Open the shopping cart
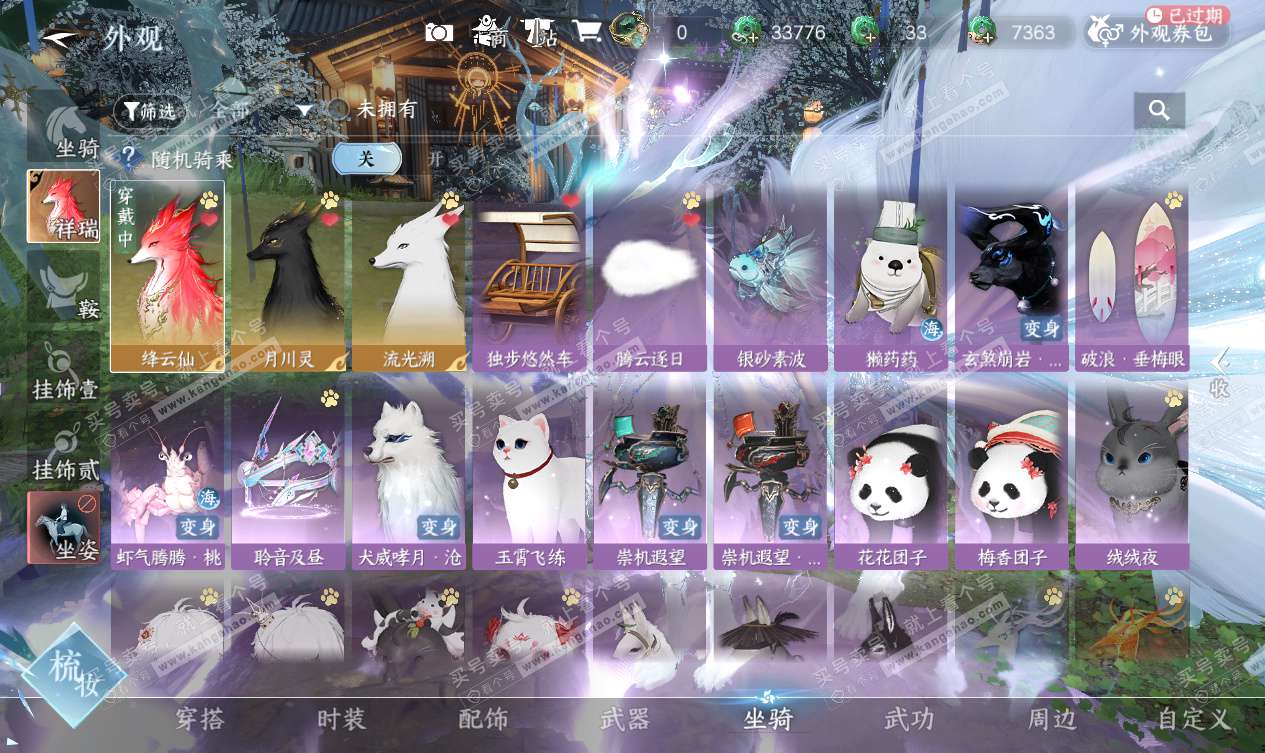This screenshot has height=753, width=1265. (x=586, y=32)
